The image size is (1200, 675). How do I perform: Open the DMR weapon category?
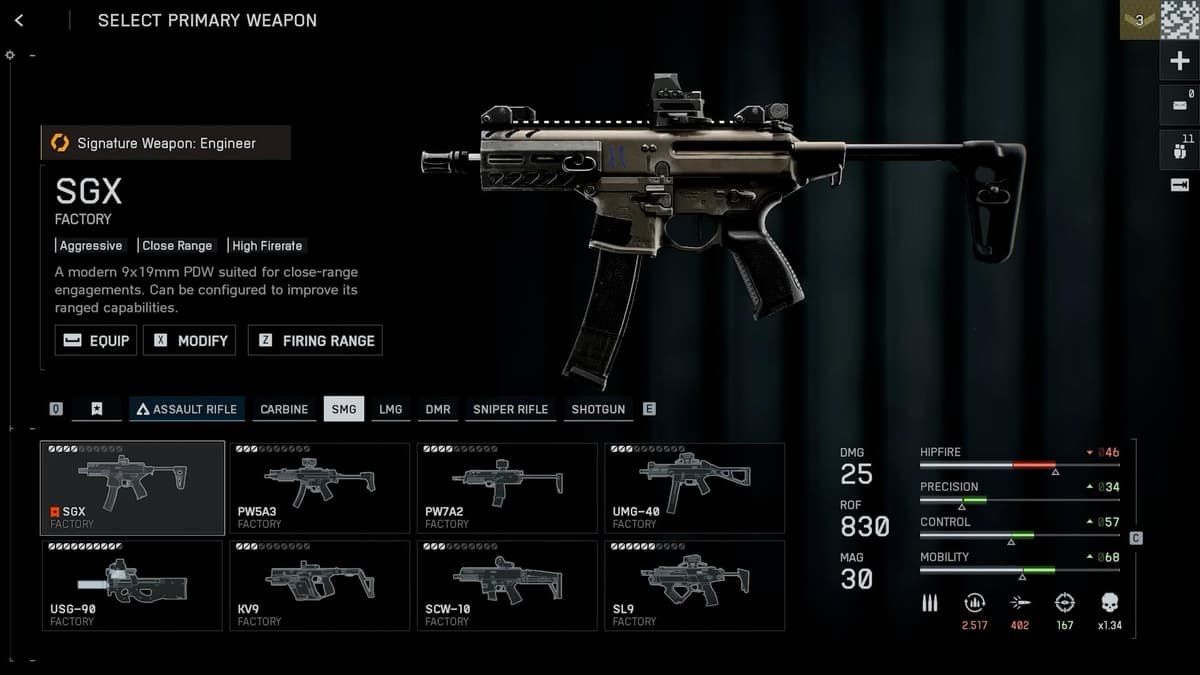click(438, 409)
